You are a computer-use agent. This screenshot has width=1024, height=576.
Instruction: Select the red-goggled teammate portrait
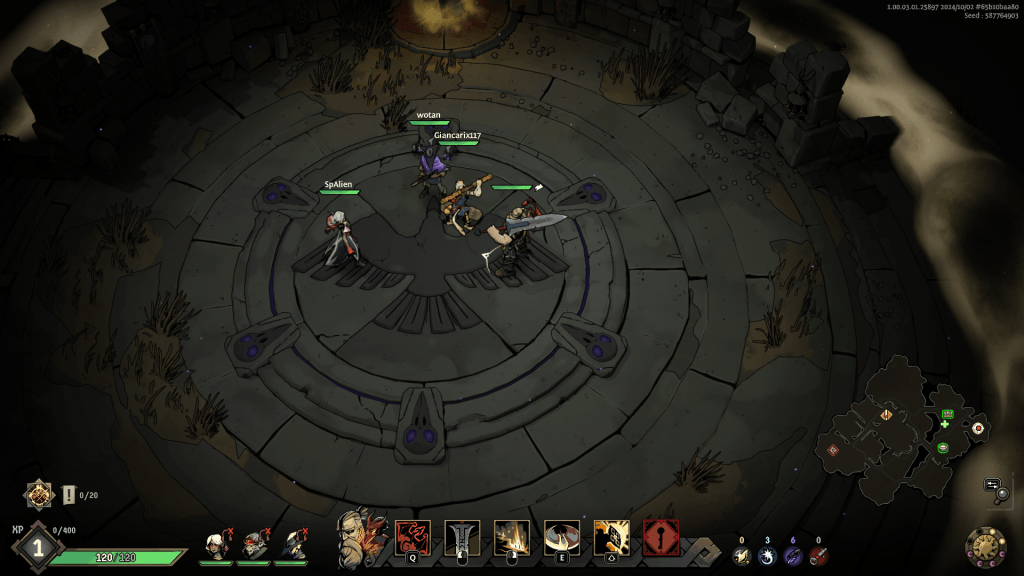click(x=253, y=544)
